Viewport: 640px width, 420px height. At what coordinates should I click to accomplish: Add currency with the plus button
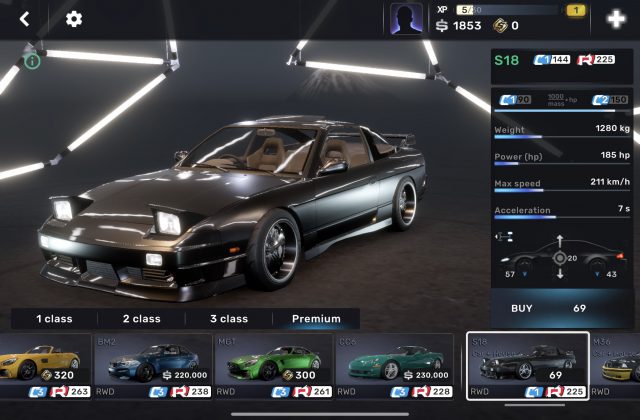(x=615, y=19)
